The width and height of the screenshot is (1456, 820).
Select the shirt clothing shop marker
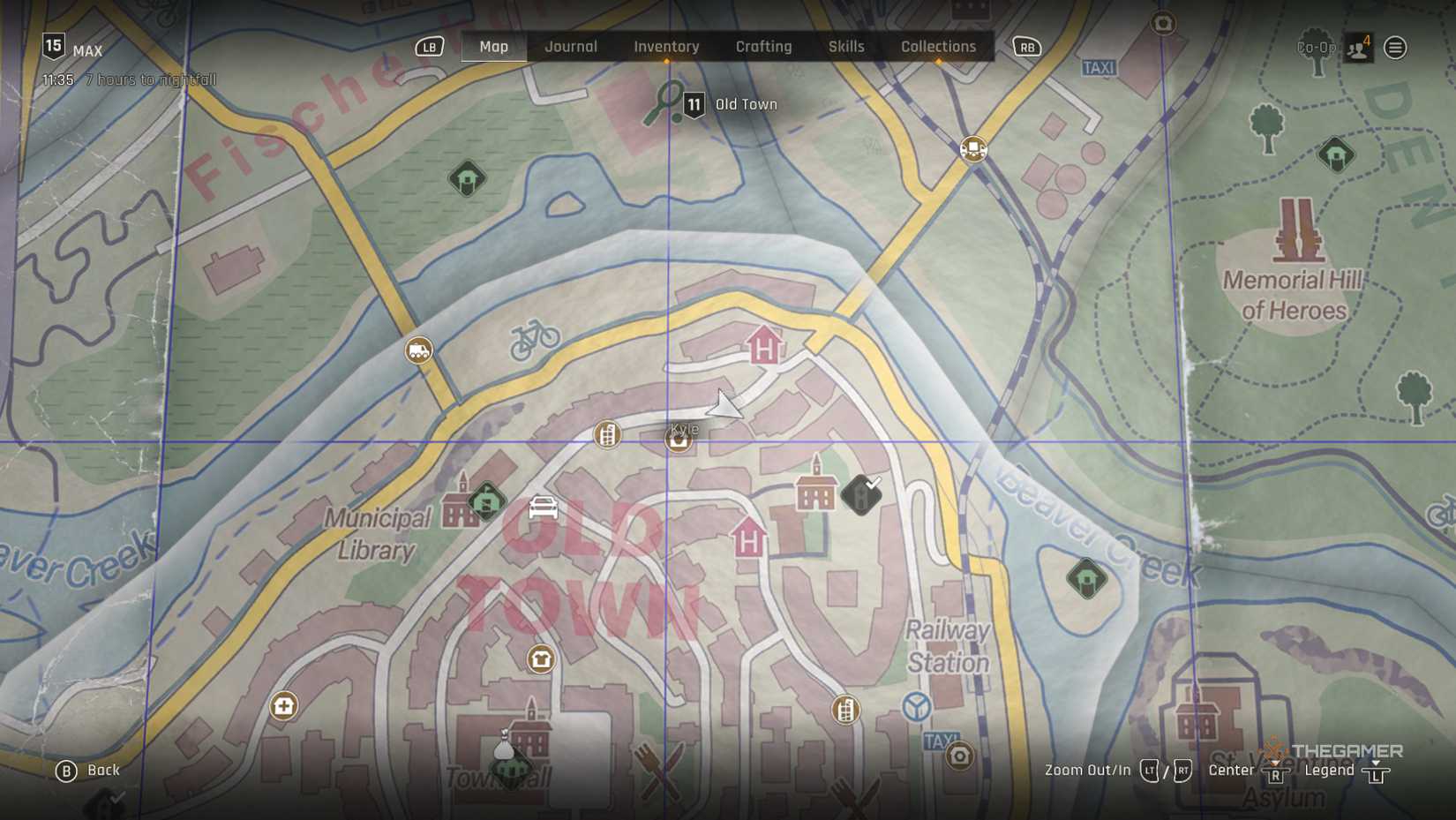(x=541, y=658)
